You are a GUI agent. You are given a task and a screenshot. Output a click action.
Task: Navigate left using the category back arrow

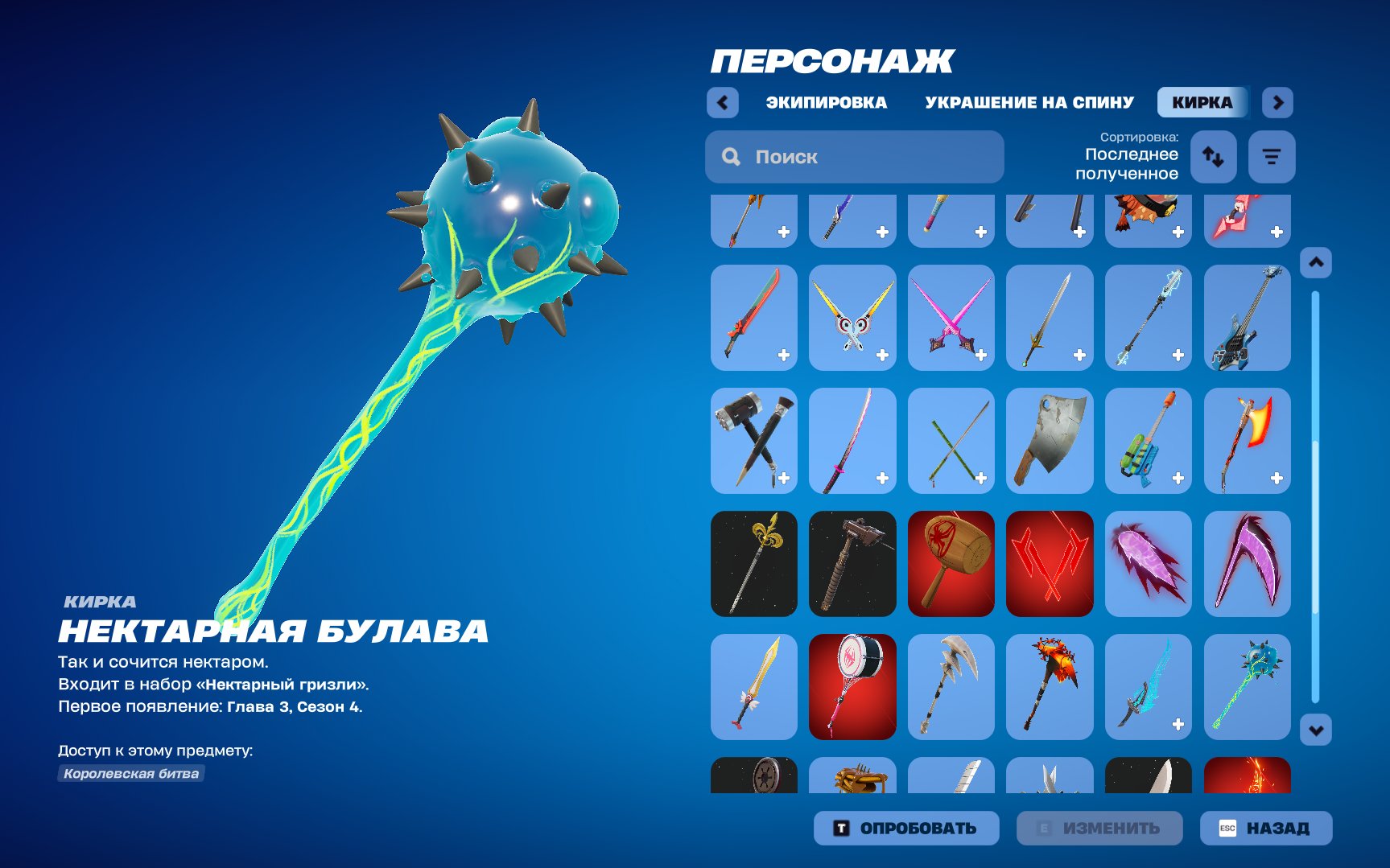(x=722, y=102)
